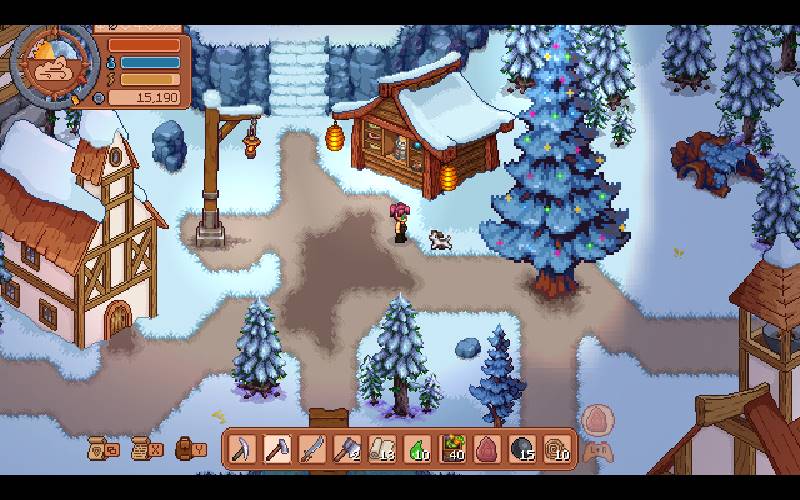
Task: Open the backpack inventory icon
Action: tap(186, 449)
